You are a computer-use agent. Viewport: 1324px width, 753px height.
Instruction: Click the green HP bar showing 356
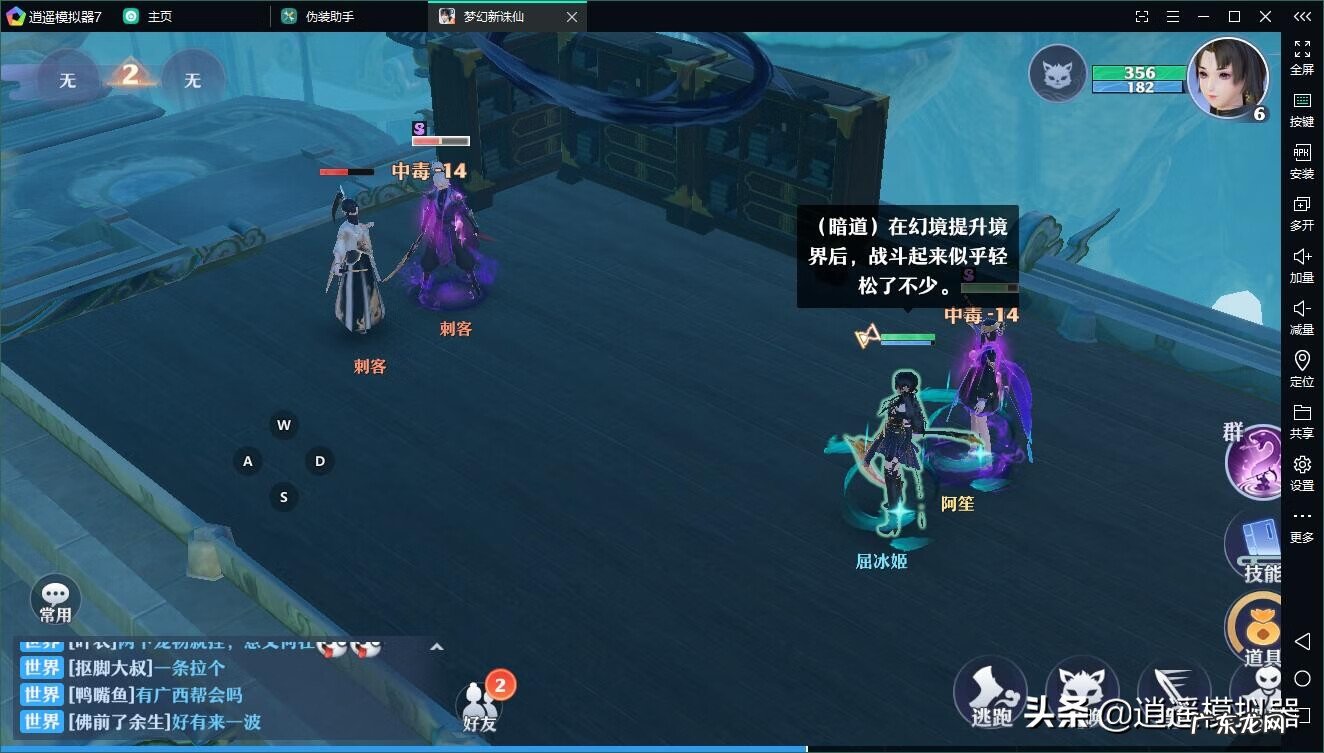point(1139,72)
